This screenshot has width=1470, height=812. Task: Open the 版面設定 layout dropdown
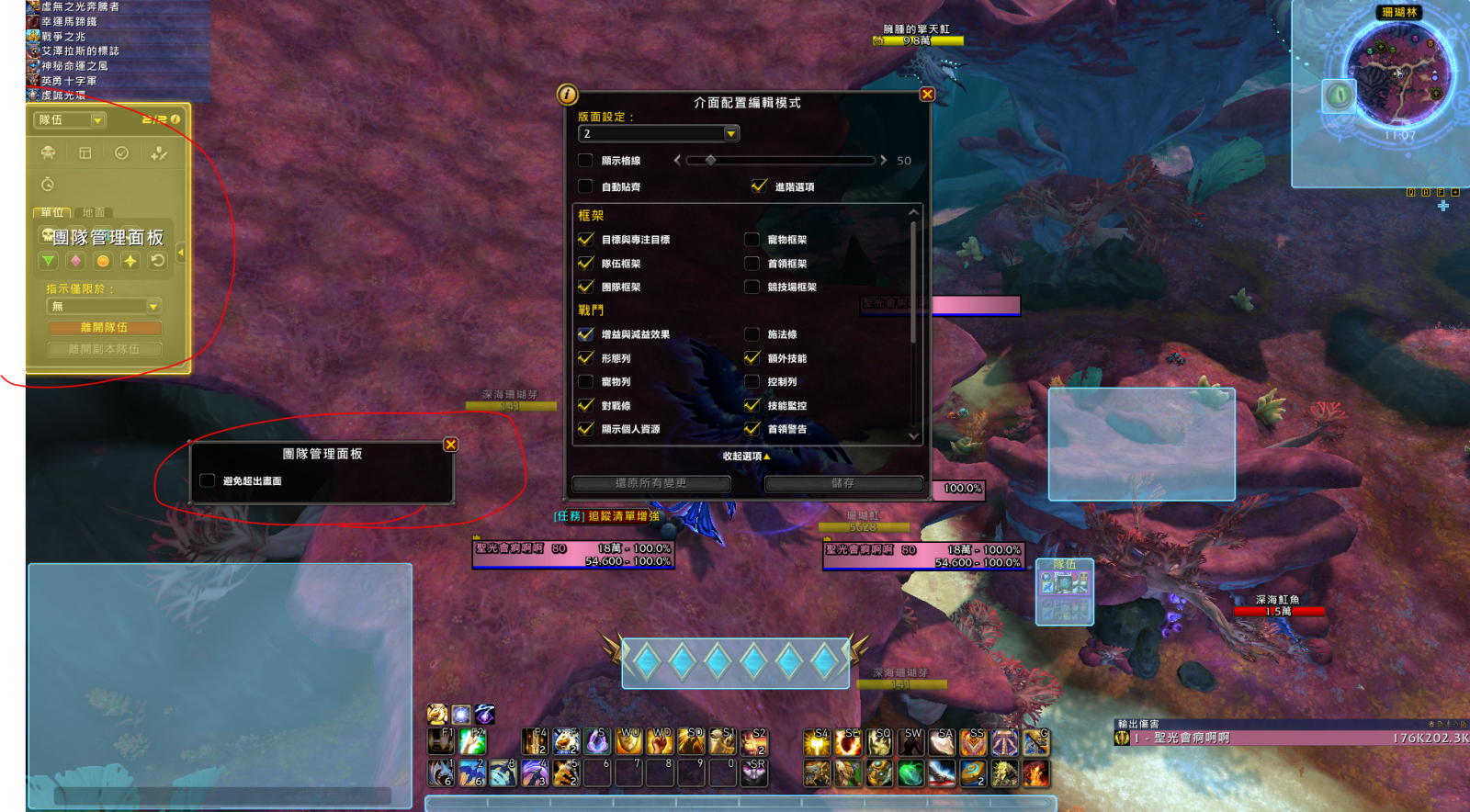pyautogui.click(x=730, y=134)
